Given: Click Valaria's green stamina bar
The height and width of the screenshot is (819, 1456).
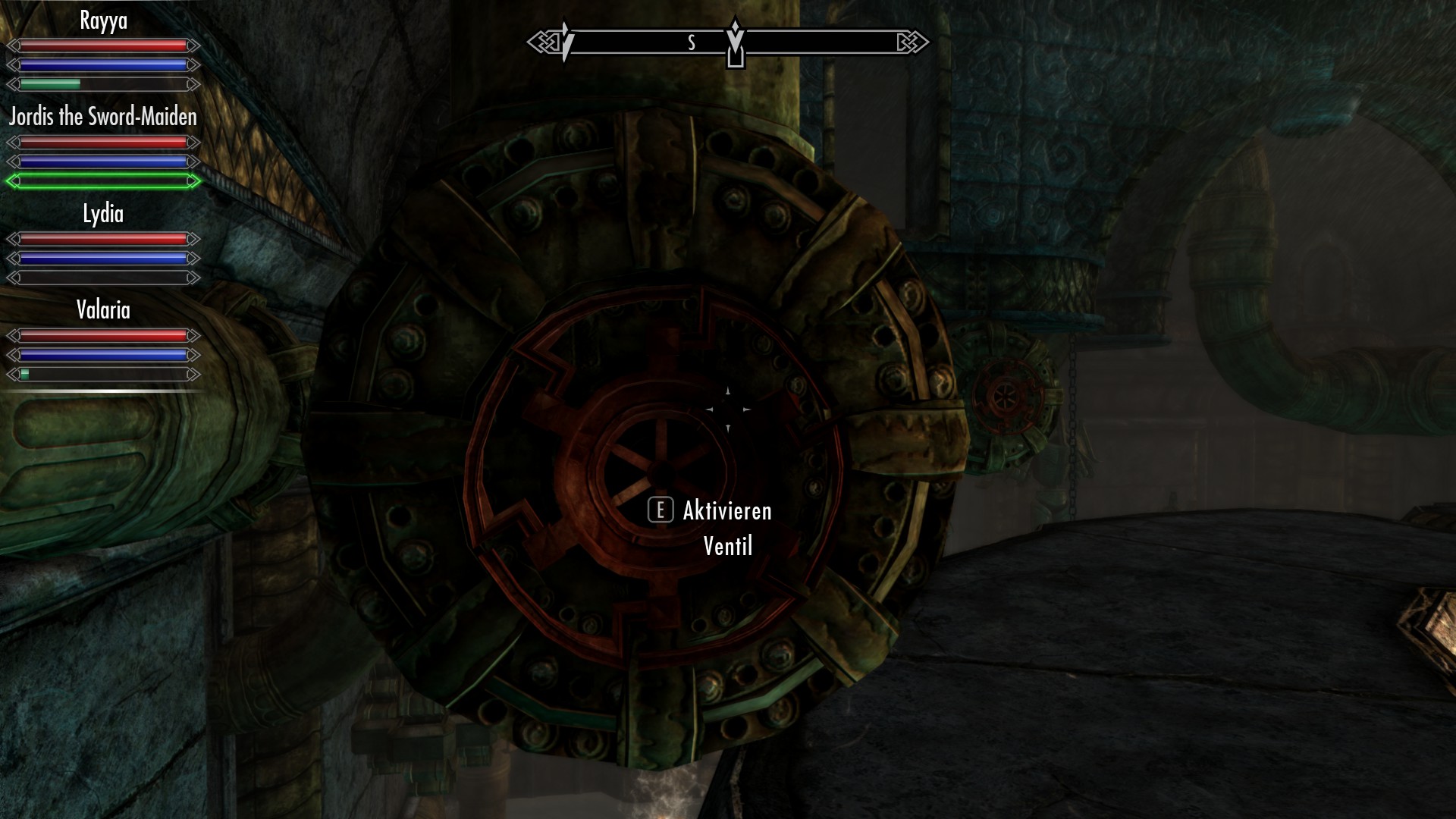Looking at the screenshot, I should pyautogui.click(x=25, y=373).
